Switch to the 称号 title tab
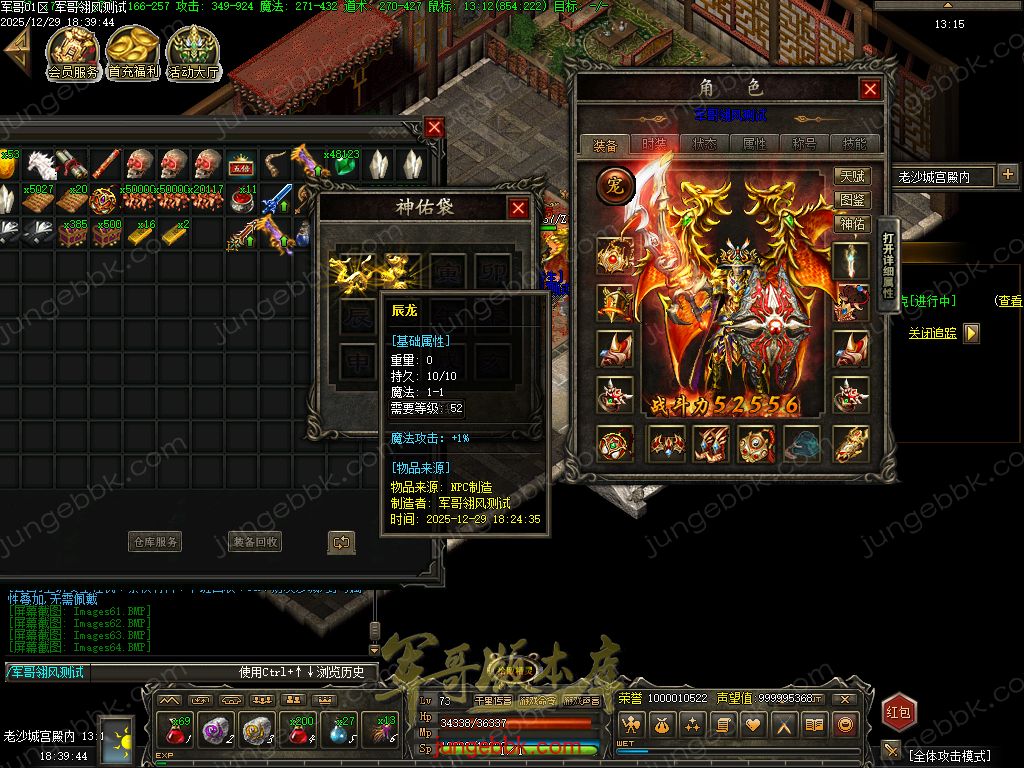1024x768 pixels. tap(805, 144)
